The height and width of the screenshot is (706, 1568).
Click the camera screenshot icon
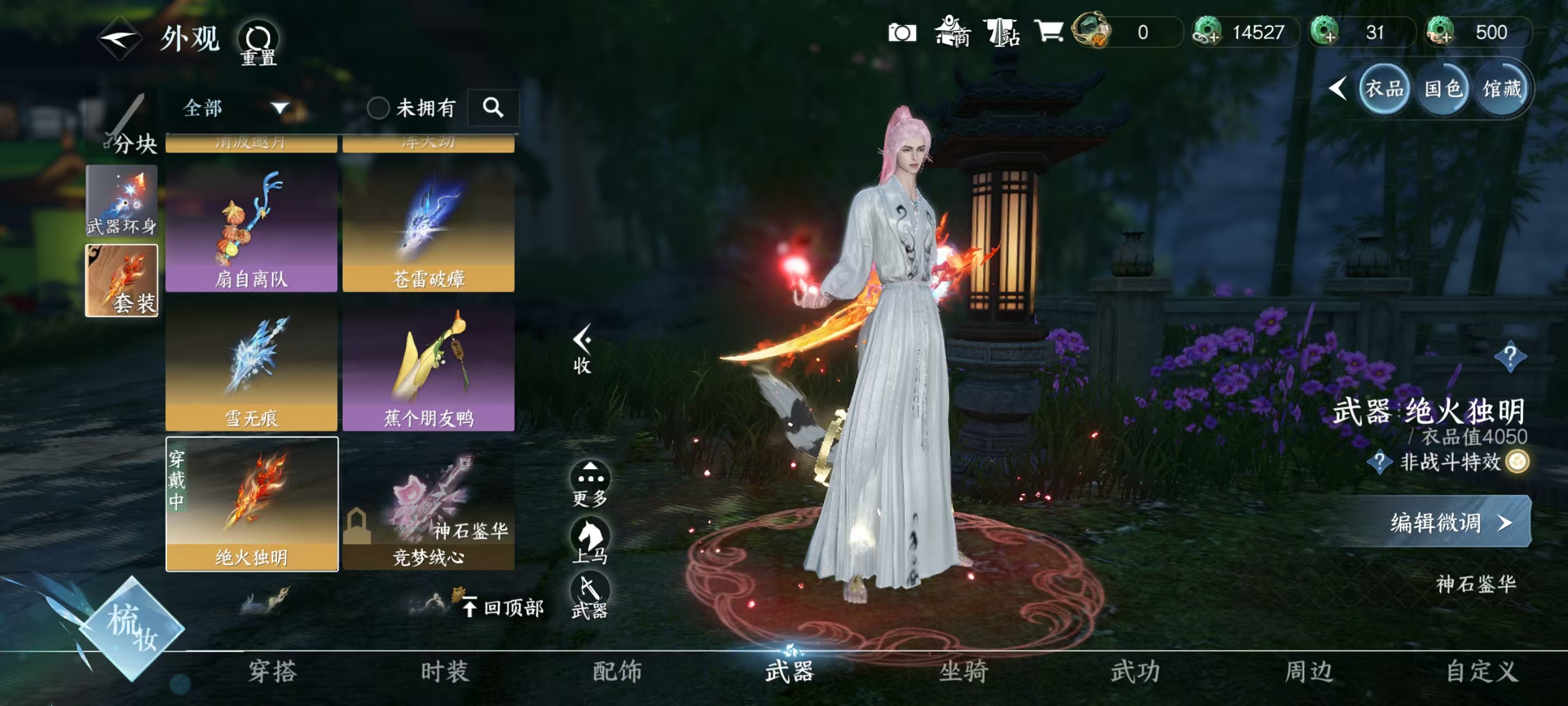coord(903,34)
